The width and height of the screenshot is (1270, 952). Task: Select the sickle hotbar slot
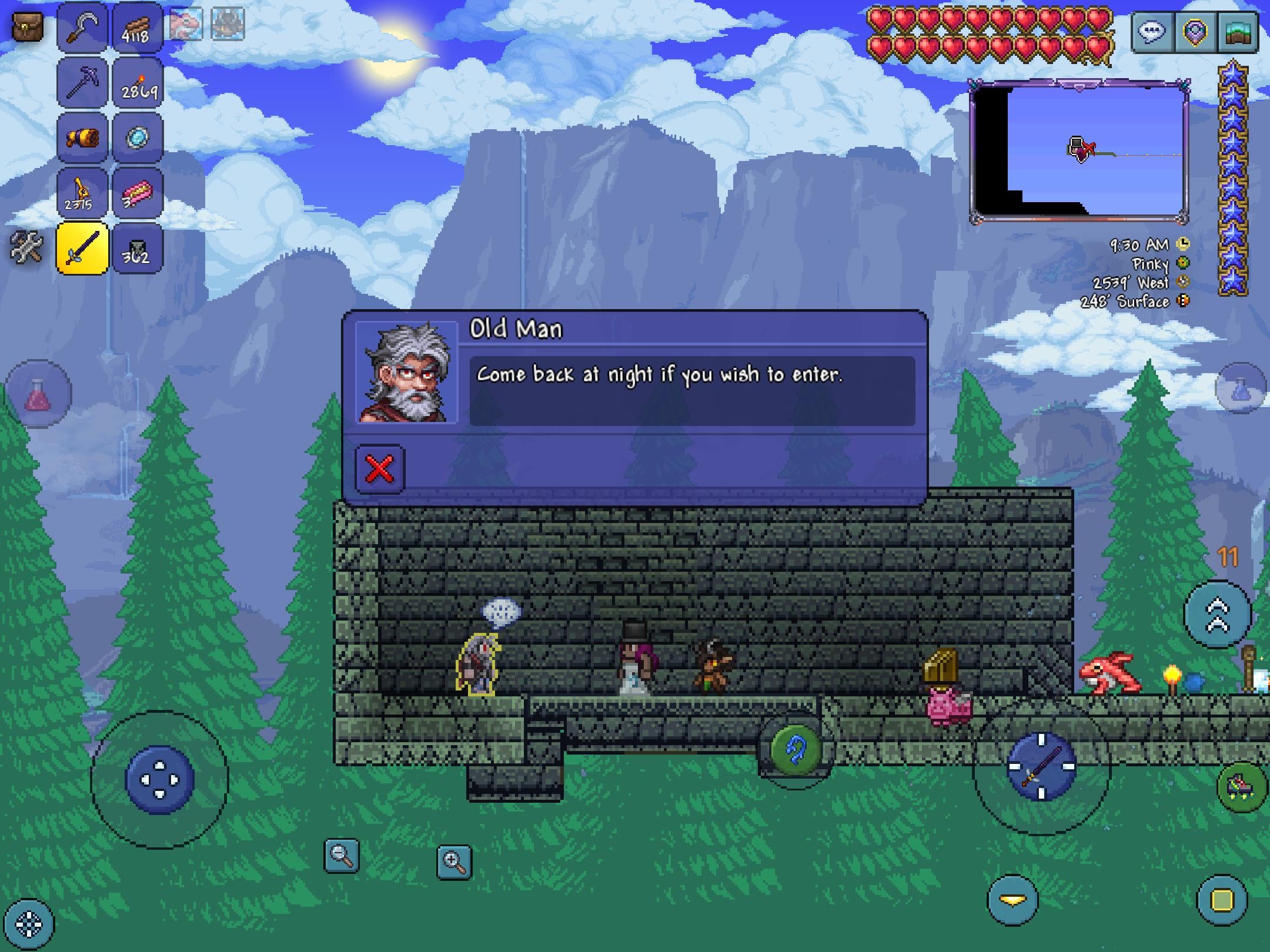(x=82, y=27)
